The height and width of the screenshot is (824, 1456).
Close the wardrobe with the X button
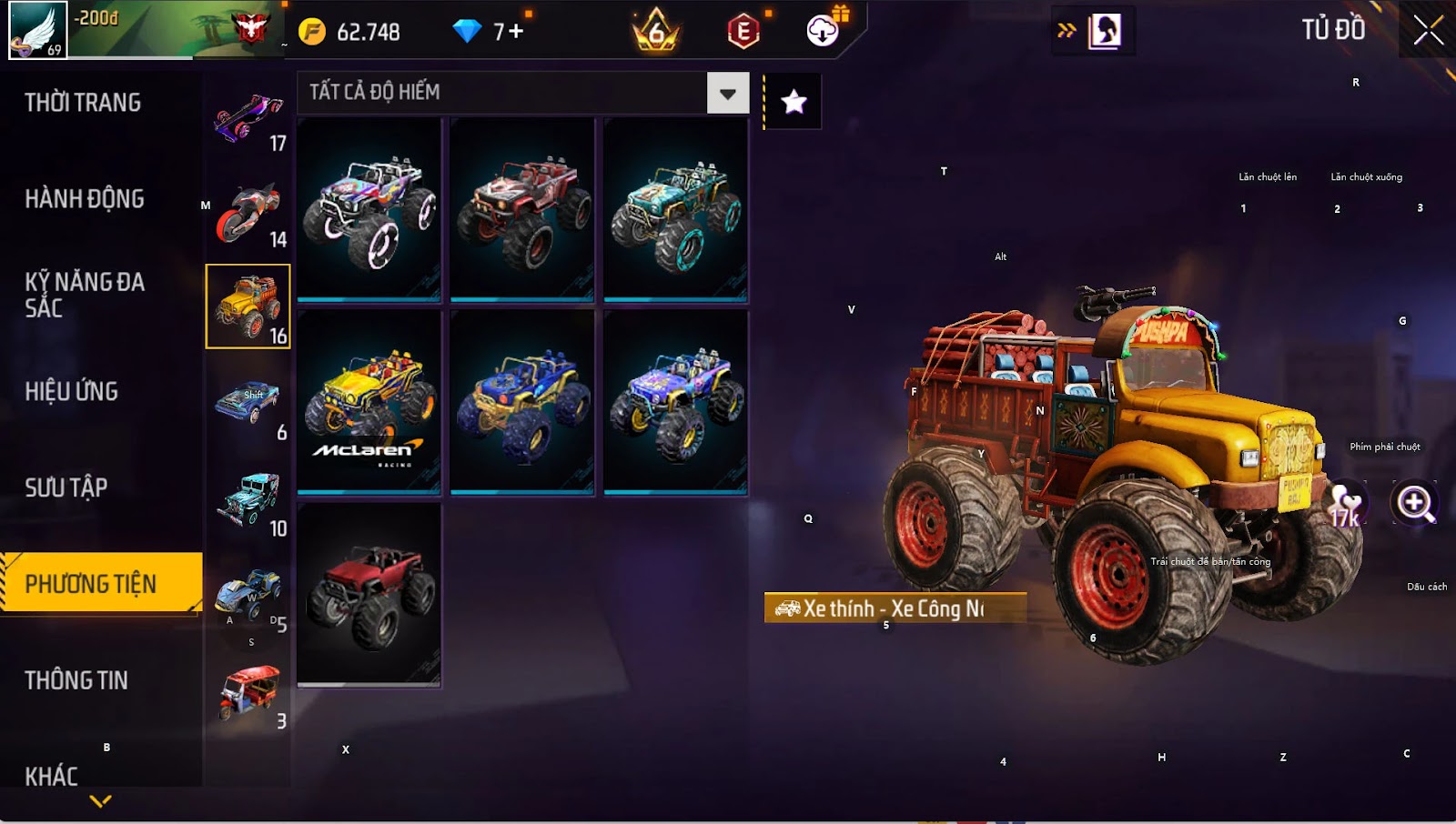coord(1428,30)
